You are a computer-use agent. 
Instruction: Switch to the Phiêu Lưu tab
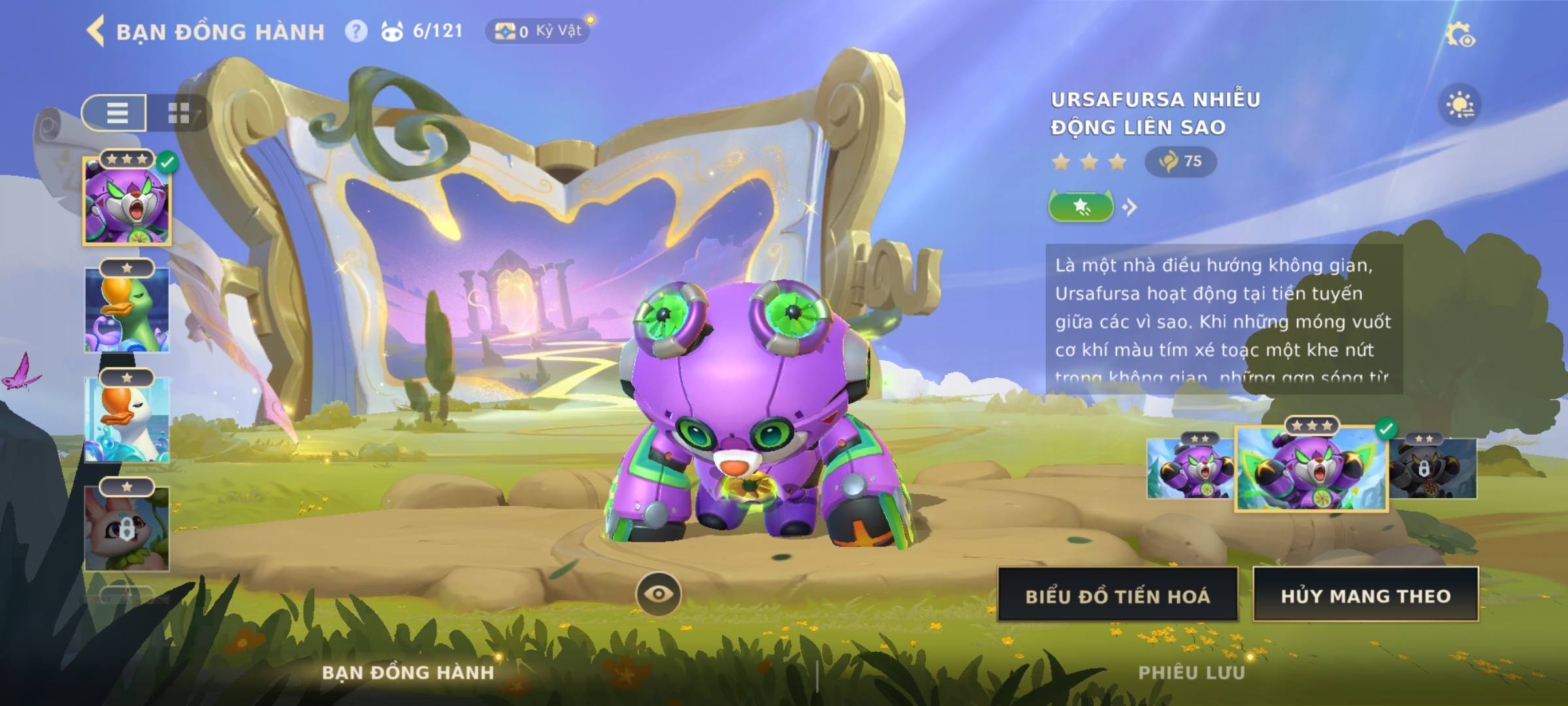1192,672
